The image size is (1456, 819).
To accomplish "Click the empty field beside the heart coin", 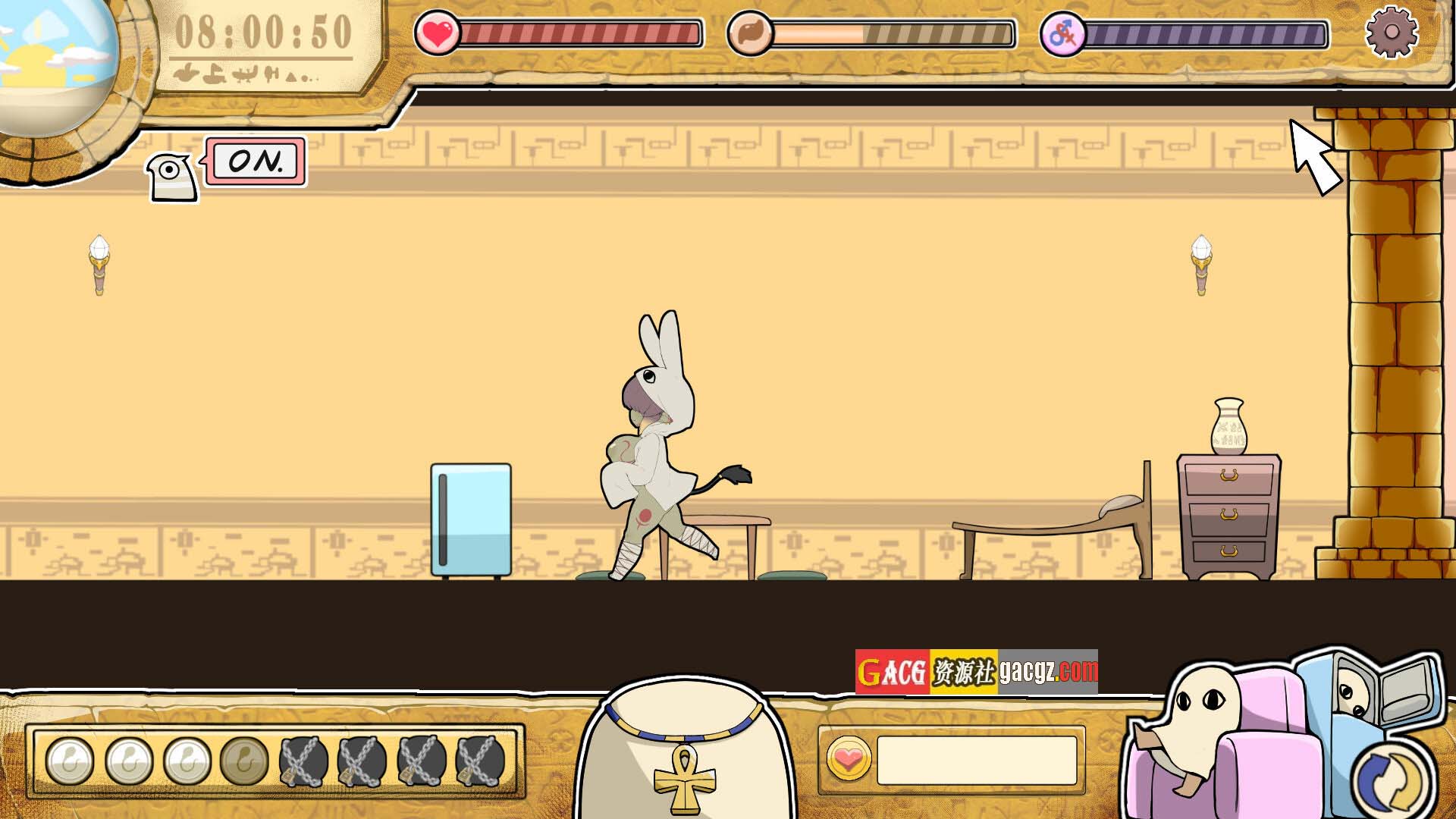I will pyautogui.click(x=977, y=760).
